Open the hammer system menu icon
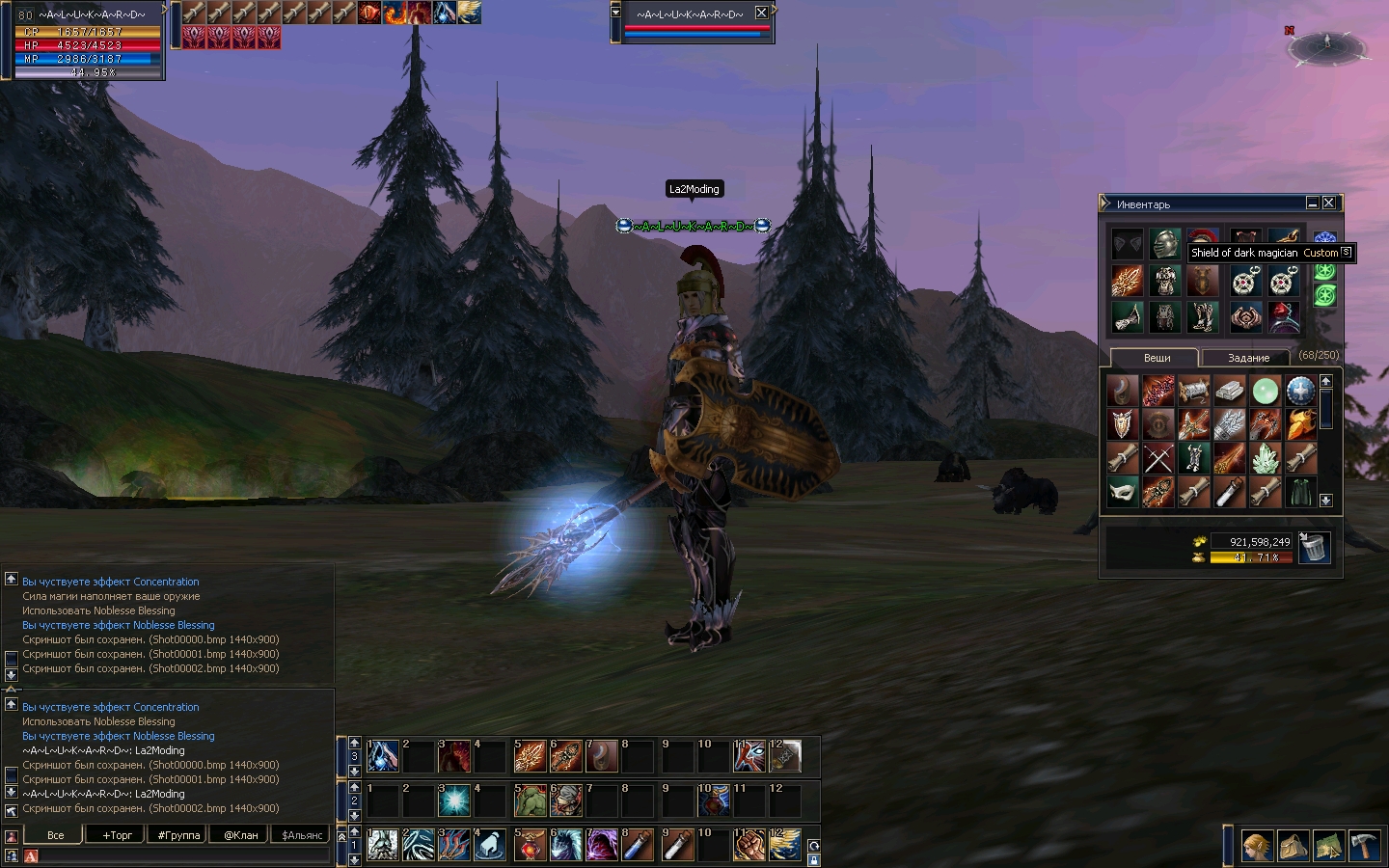This screenshot has width=1389, height=868. click(x=1364, y=846)
